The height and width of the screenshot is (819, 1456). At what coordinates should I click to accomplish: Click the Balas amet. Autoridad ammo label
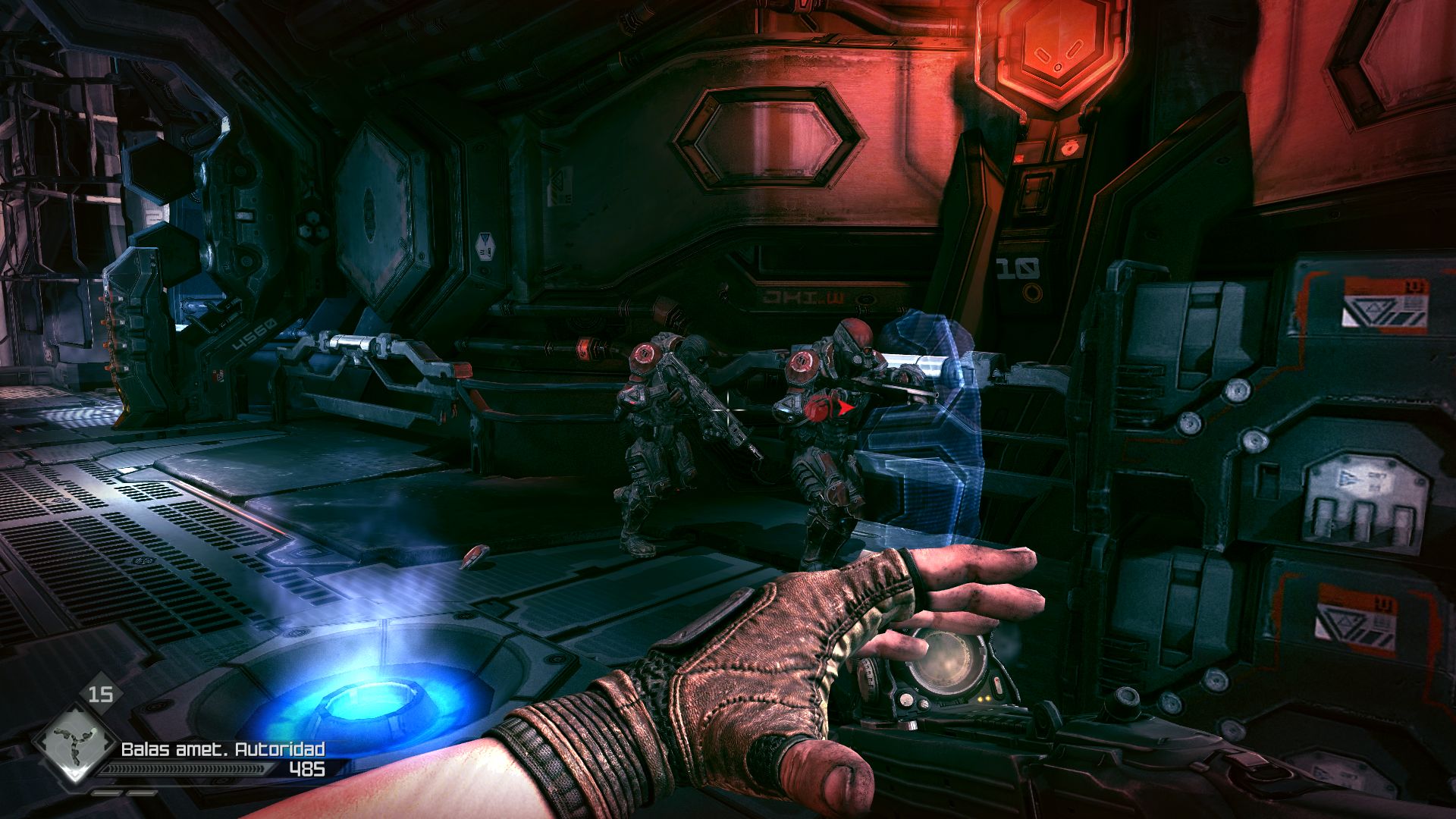pos(223,749)
